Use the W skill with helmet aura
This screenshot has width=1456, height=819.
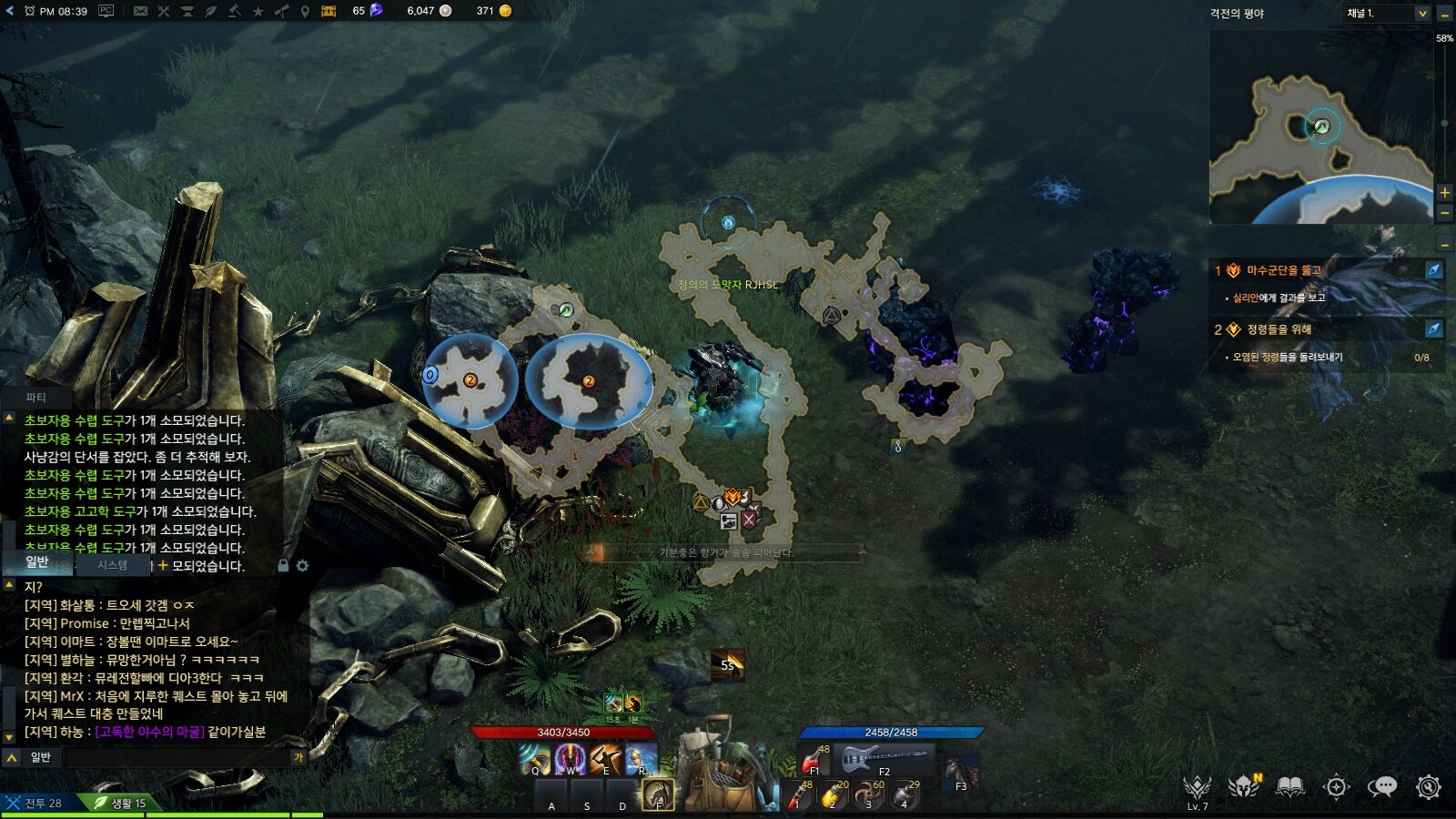[x=571, y=759]
